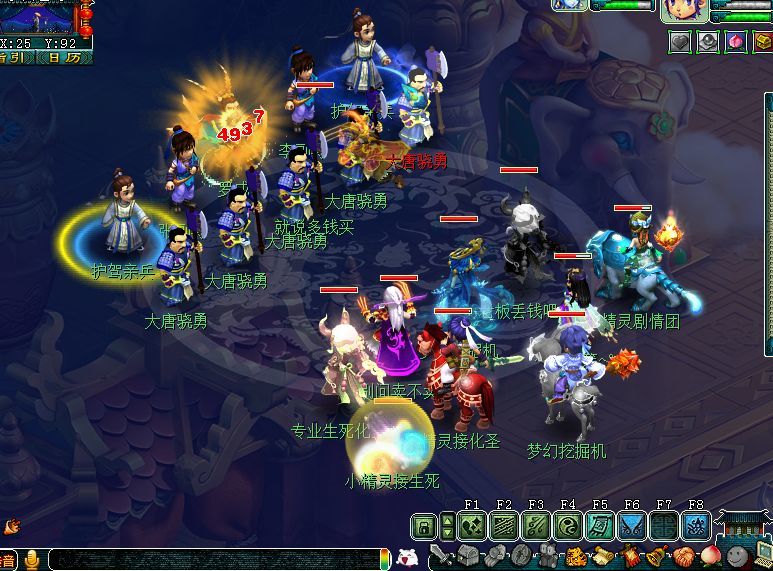Open the golden treasure chest icon
This screenshot has width=773, height=571.
(761, 42)
